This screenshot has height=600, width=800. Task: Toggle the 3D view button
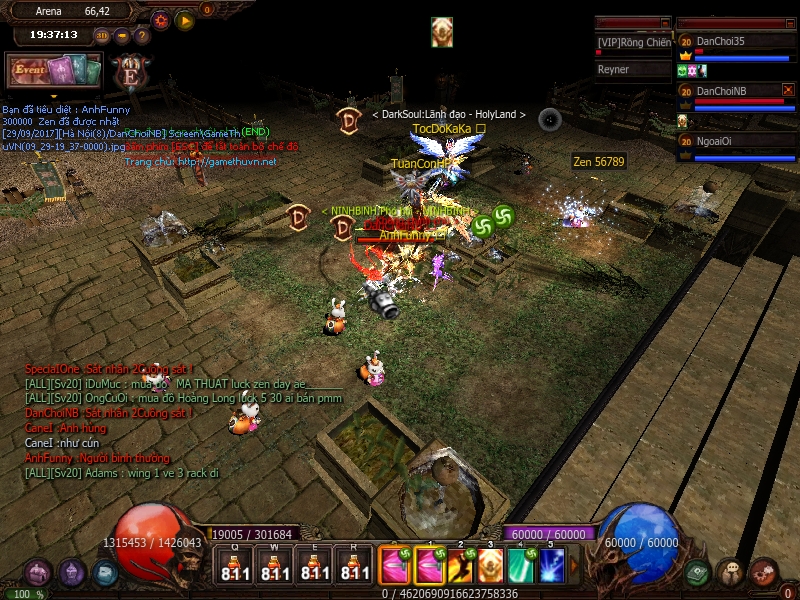(103, 36)
